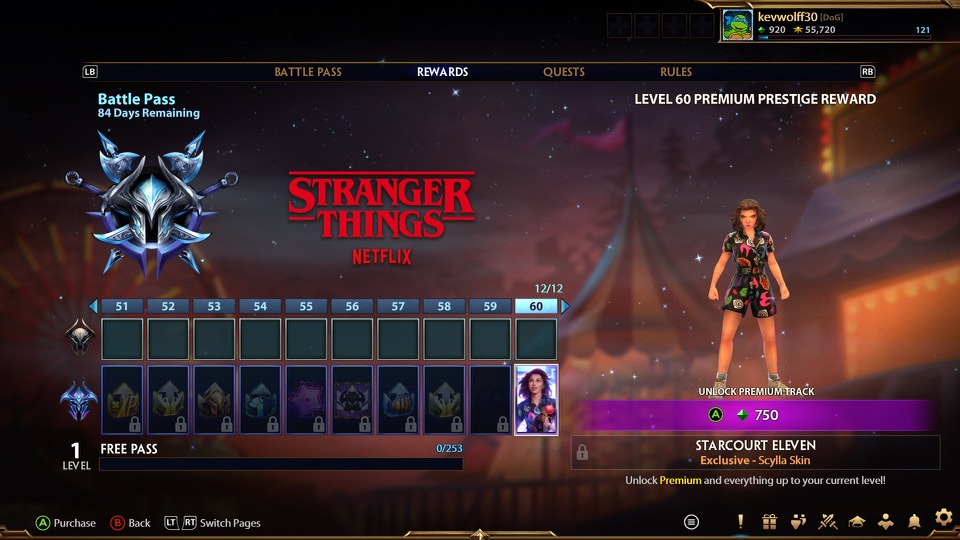Select the Starcourt Eleven level 60 reward card
960x540 pixels.
tap(536, 400)
